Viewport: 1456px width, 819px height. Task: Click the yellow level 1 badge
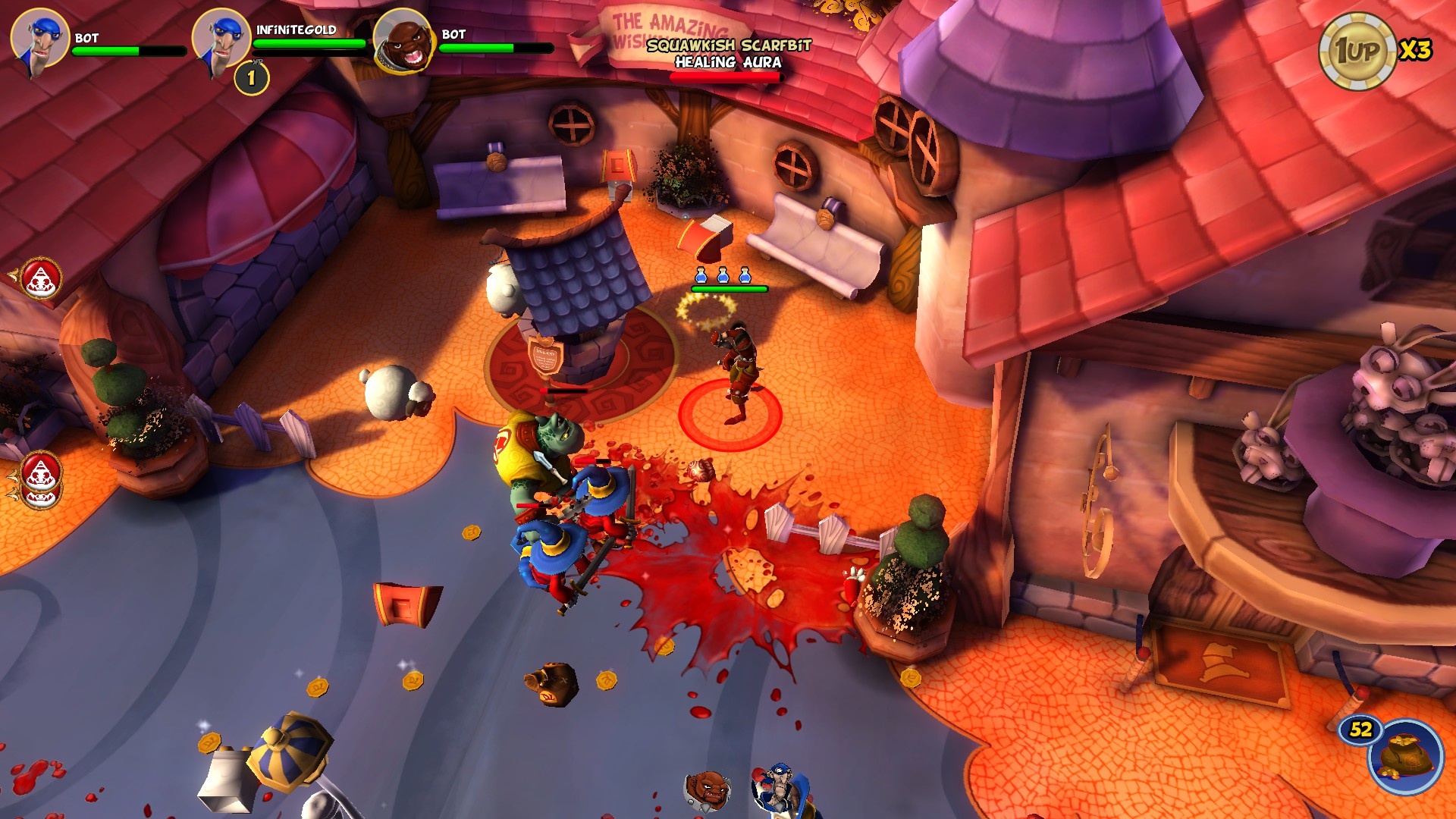pyautogui.click(x=251, y=78)
